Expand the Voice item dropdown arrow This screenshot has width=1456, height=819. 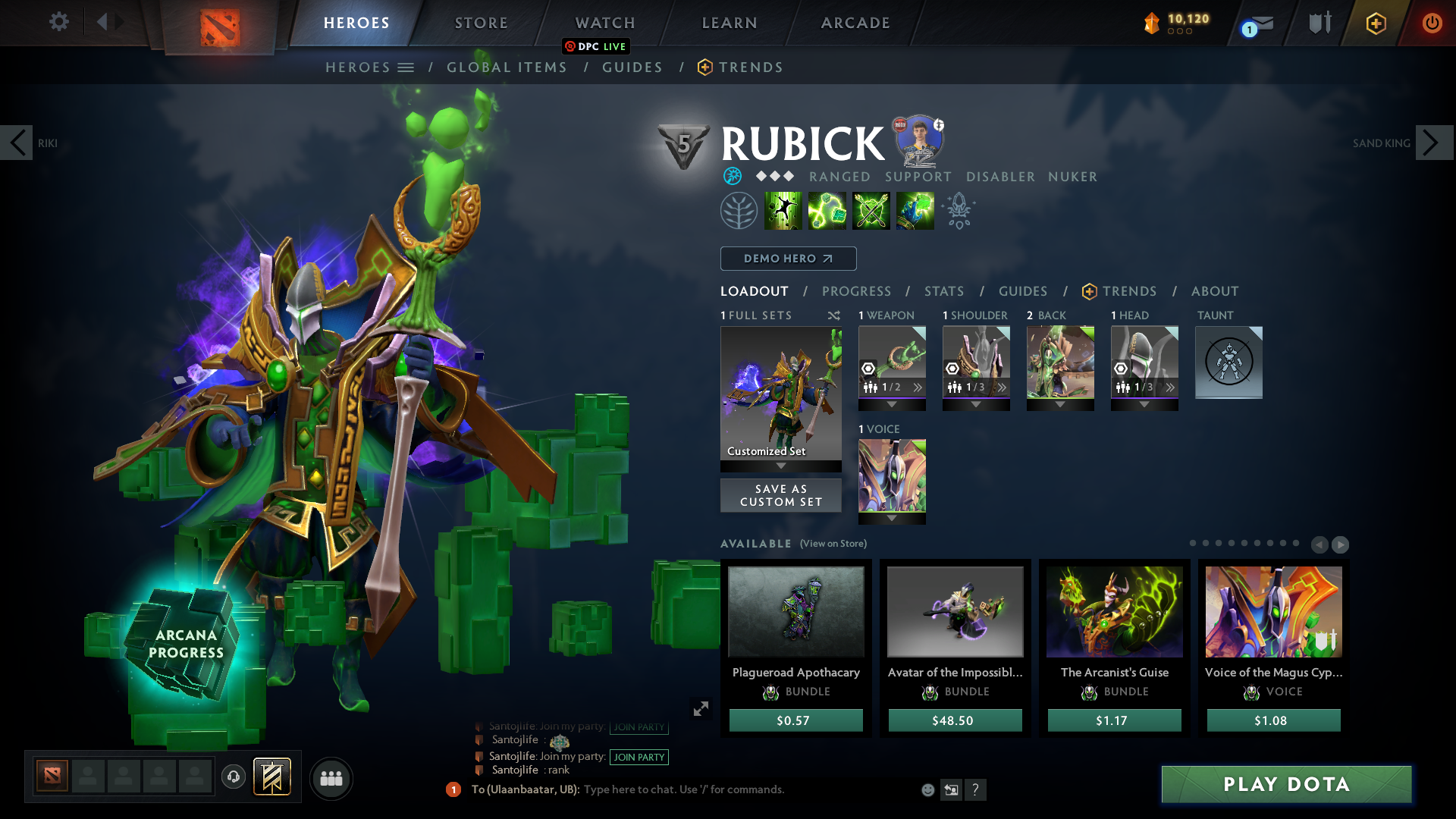click(892, 520)
